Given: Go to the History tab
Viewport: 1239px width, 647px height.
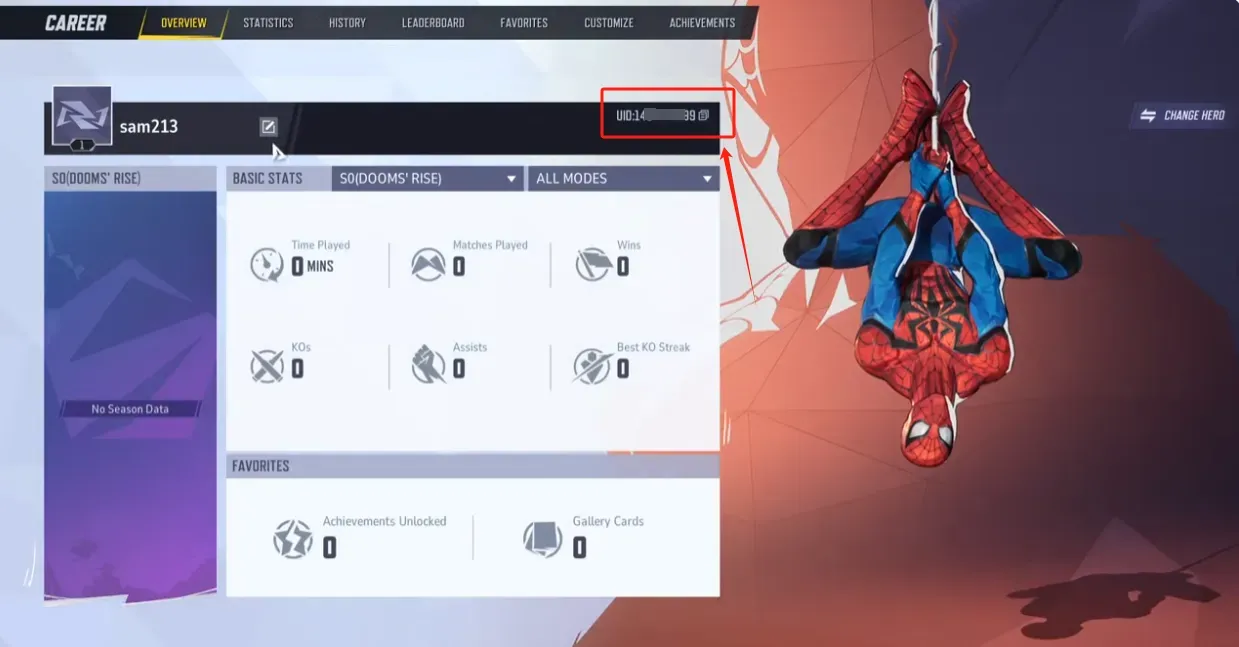Looking at the screenshot, I should (347, 22).
